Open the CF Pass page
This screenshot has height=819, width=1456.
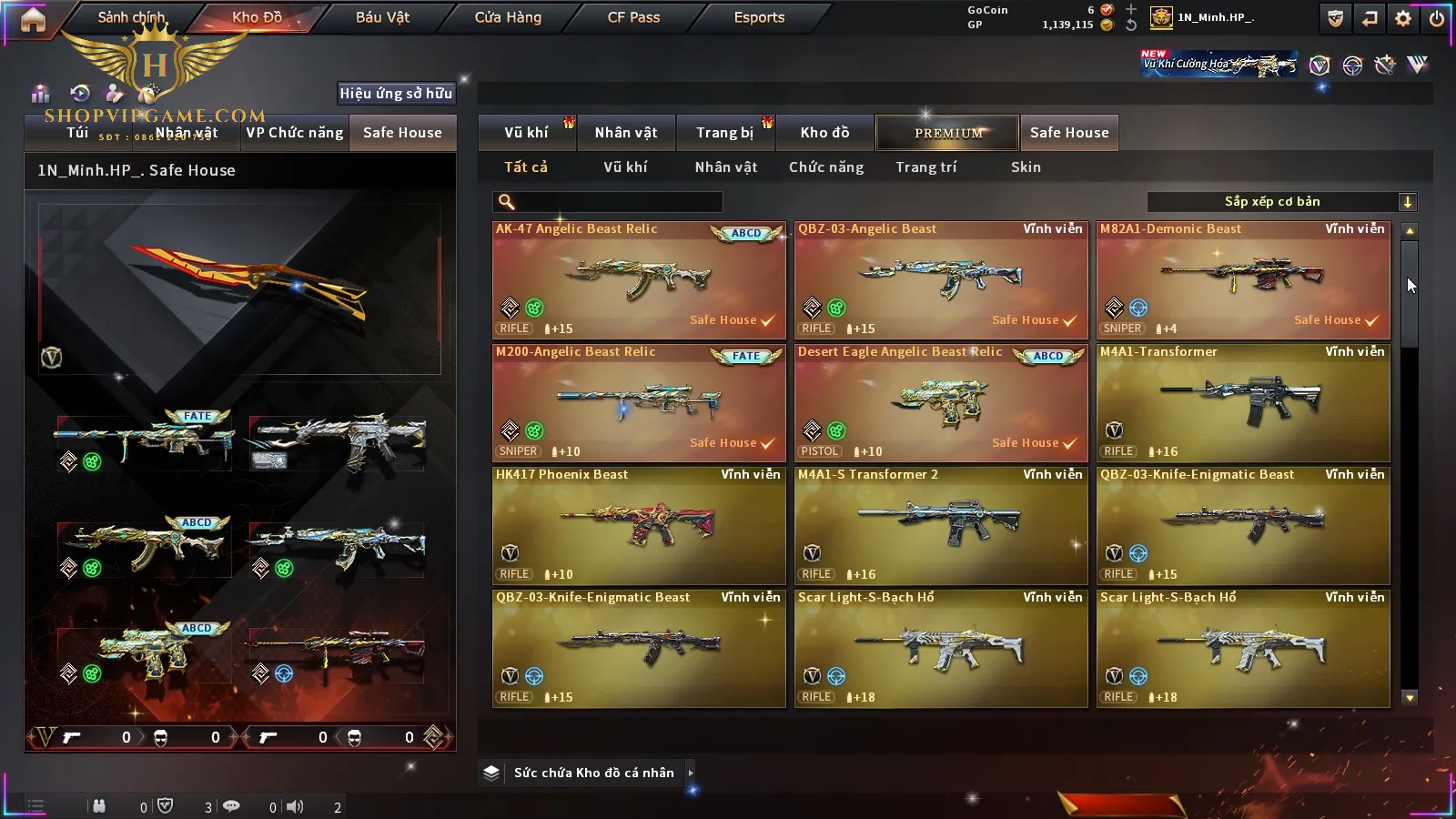click(x=633, y=17)
